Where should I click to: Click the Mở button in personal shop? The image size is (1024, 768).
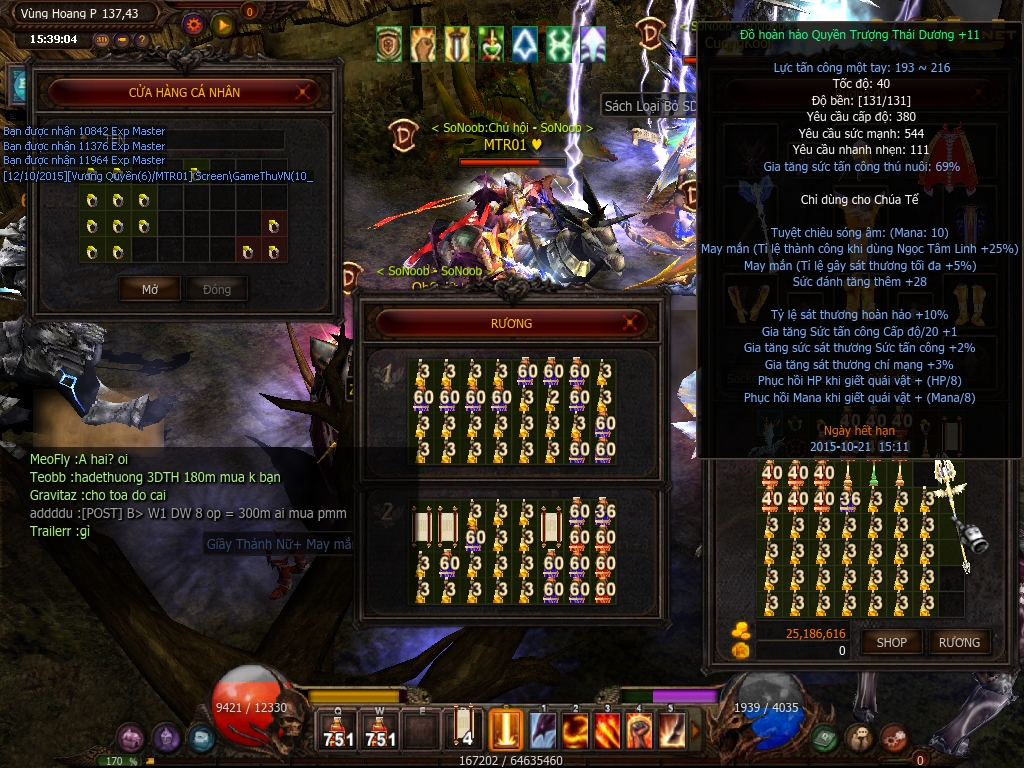[150, 289]
